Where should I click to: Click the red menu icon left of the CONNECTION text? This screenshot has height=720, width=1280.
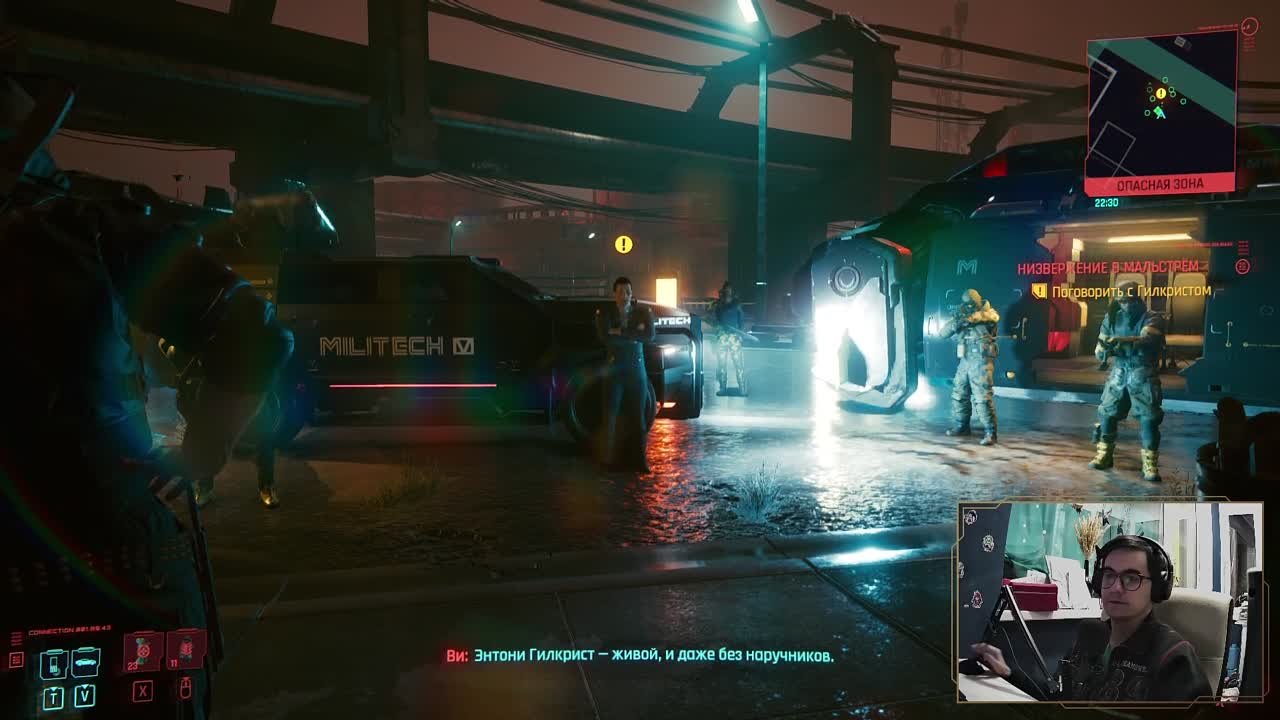tap(16, 659)
